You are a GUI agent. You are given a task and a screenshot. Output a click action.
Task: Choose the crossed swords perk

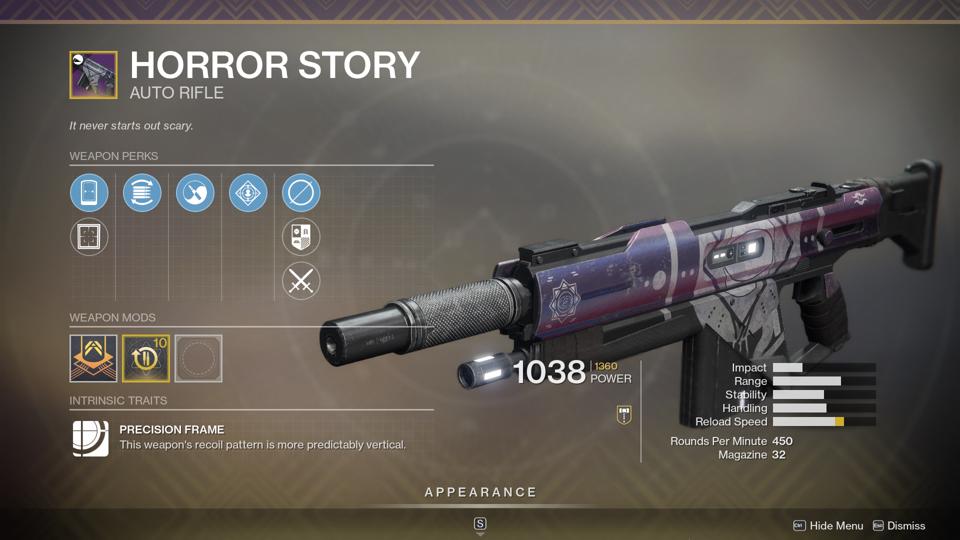(x=301, y=282)
